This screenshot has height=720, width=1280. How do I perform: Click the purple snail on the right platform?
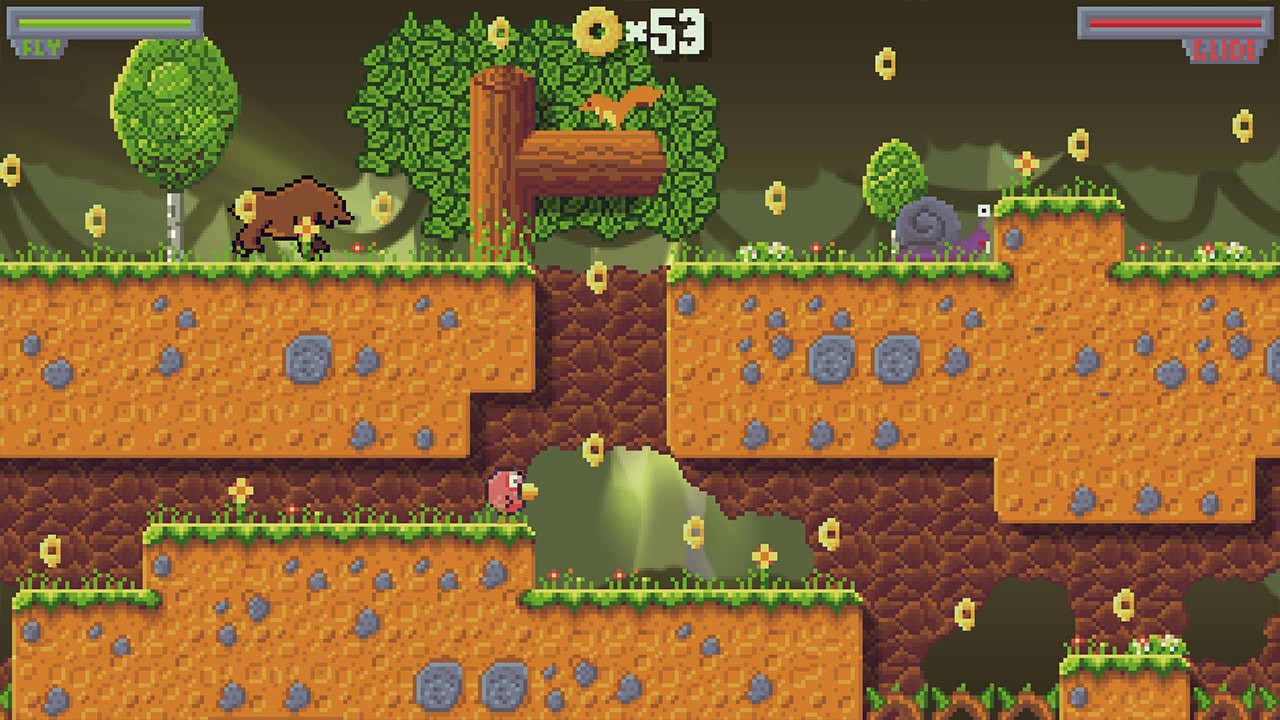coord(932,222)
